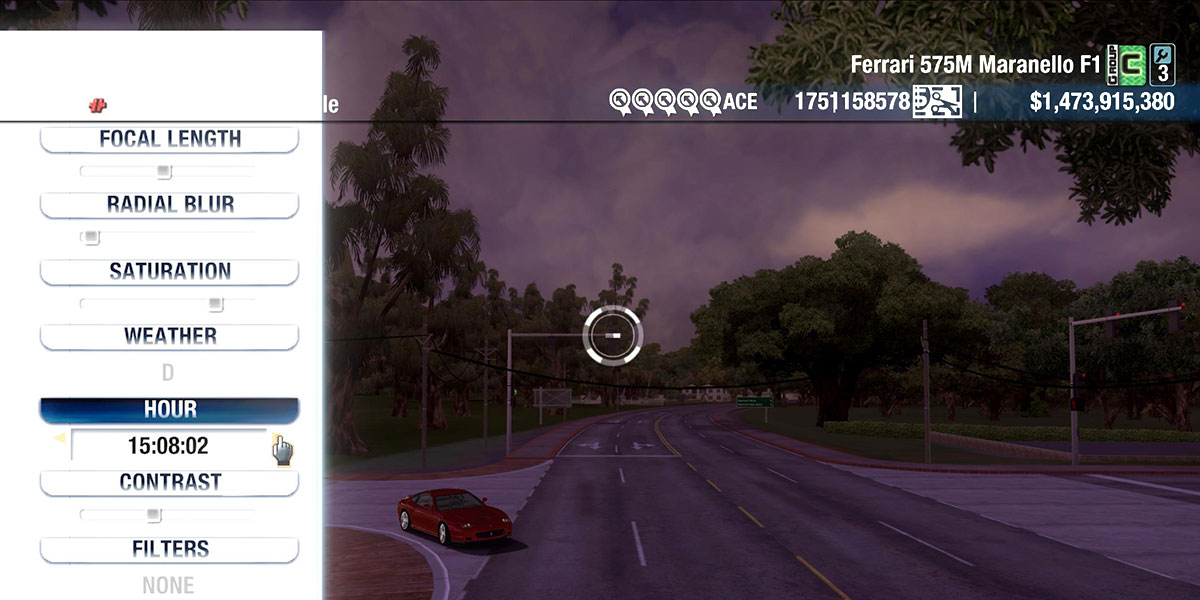The image size is (1200, 600).
Task: Choose the Contrast option
Action: 169,482
